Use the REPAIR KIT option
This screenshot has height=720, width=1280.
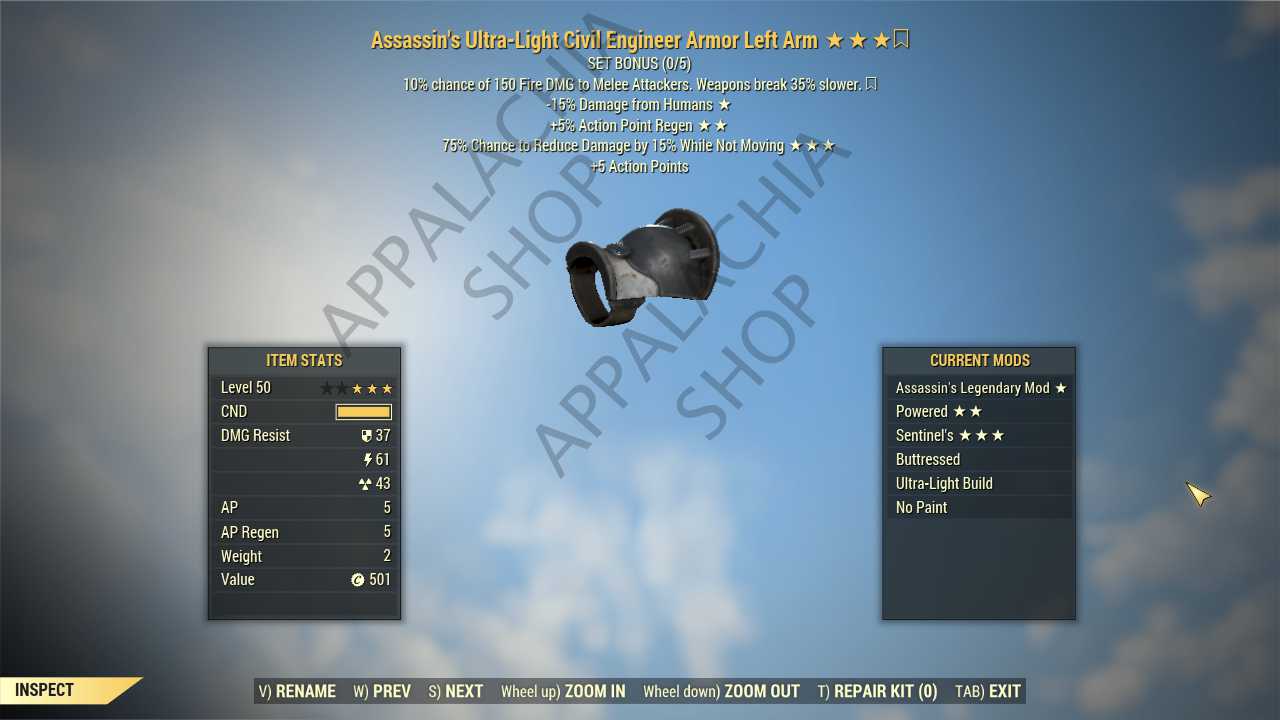[878, 691]
